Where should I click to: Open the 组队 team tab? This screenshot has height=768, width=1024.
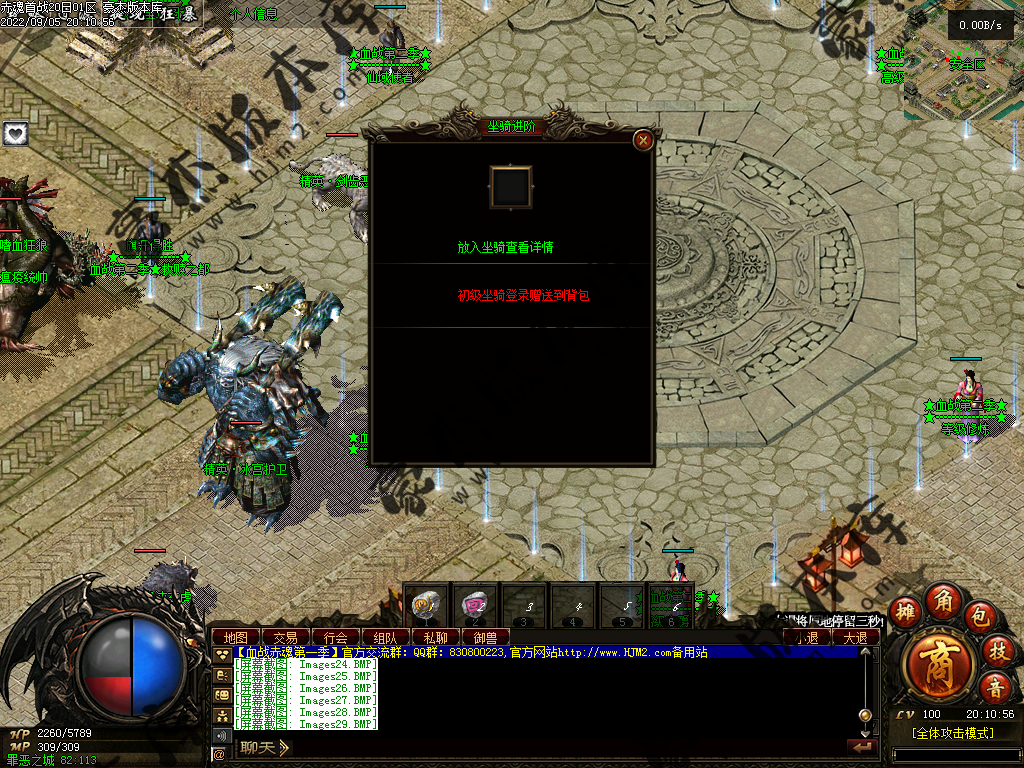pyautogui.click(x=385, y=637)
